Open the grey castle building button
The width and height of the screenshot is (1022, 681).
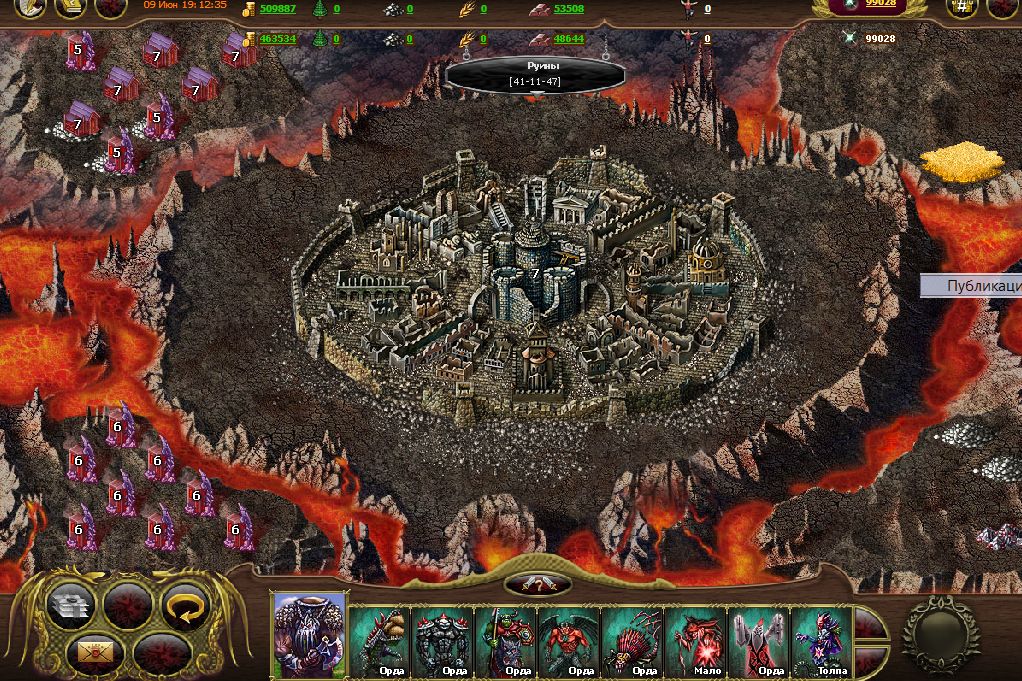[x=72, y=605]
